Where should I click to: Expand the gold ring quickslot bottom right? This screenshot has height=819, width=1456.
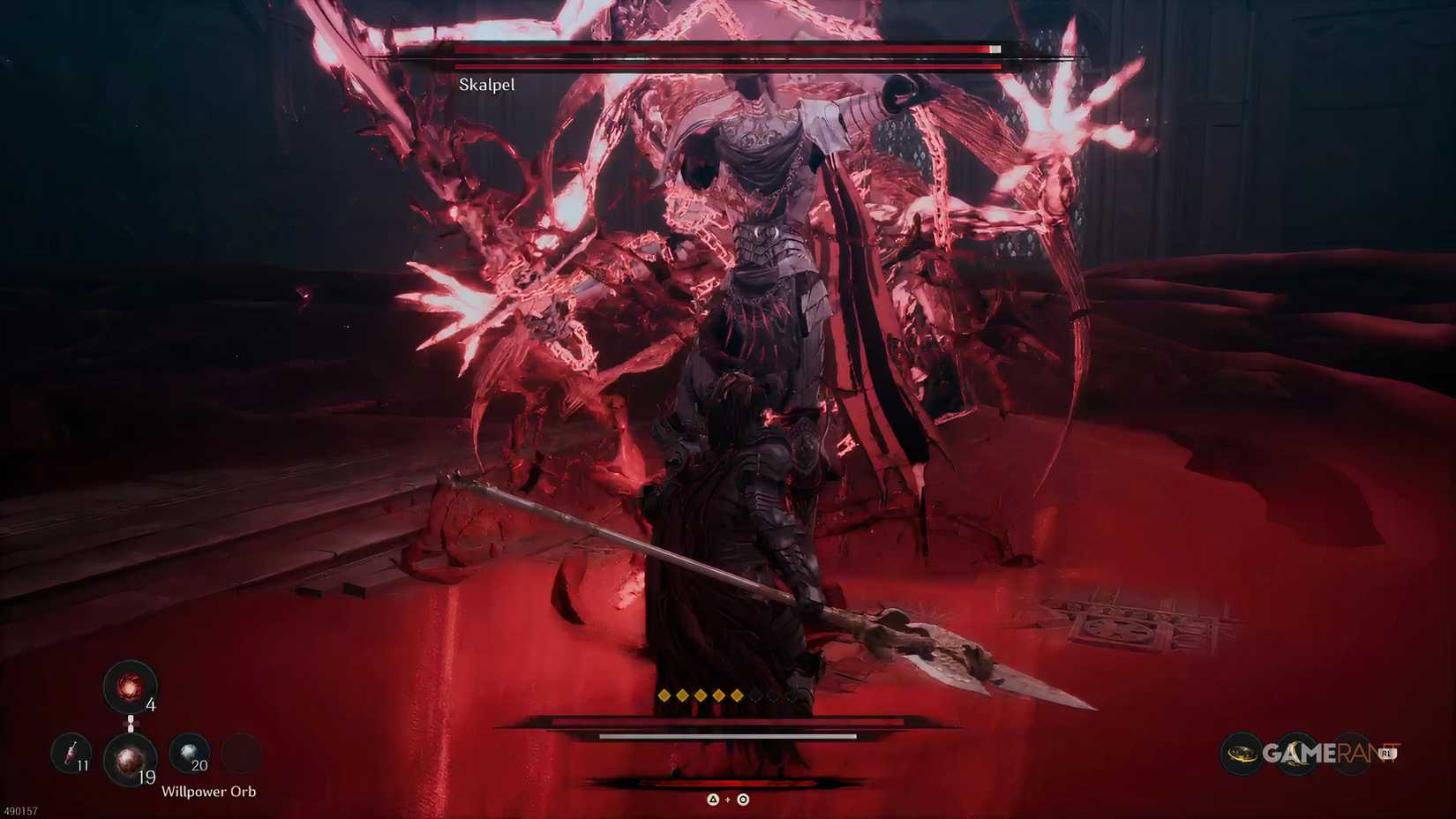tap(1243, 753)
